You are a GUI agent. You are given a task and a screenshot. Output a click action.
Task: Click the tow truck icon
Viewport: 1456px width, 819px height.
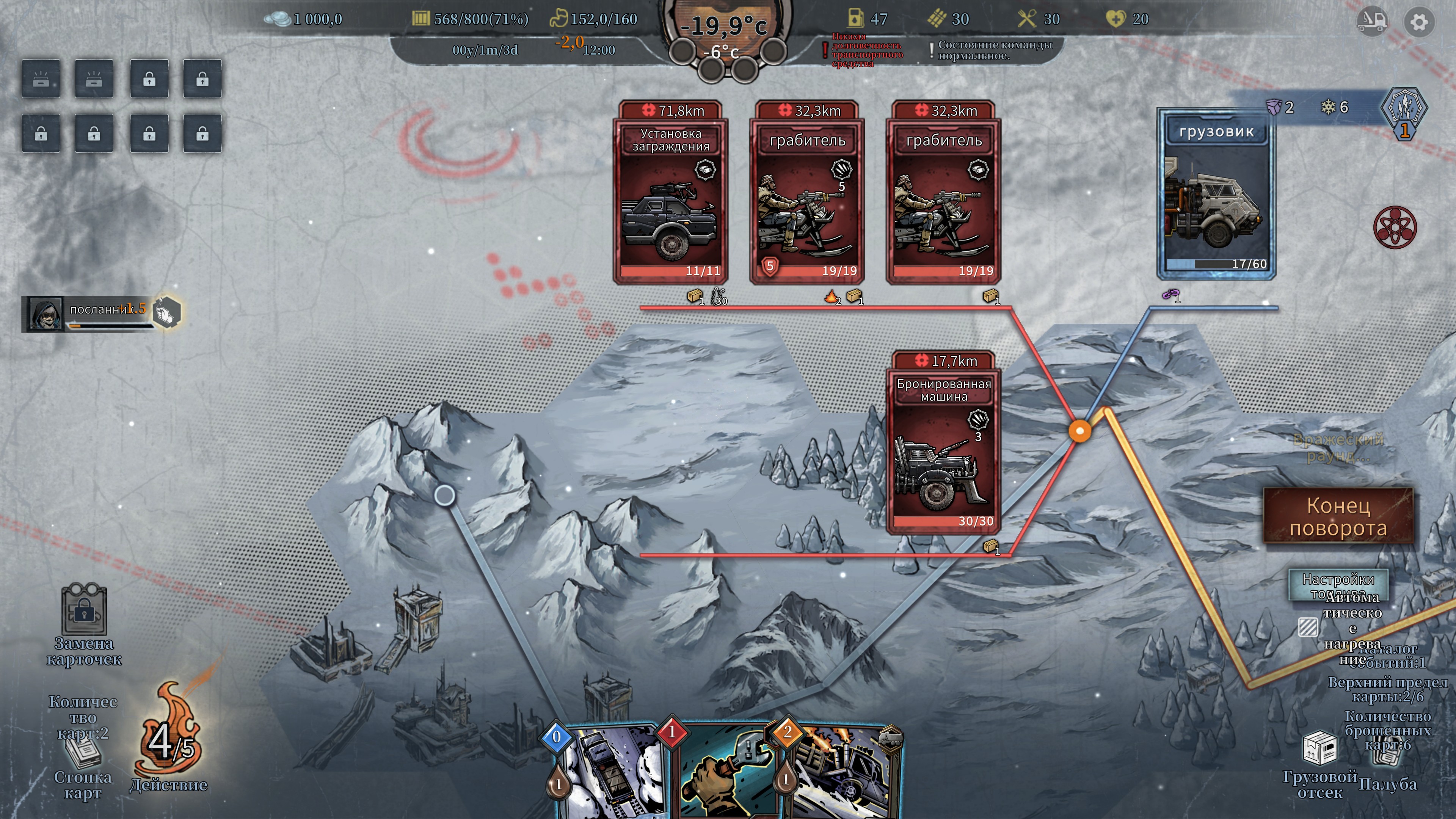pos(1372,22)
